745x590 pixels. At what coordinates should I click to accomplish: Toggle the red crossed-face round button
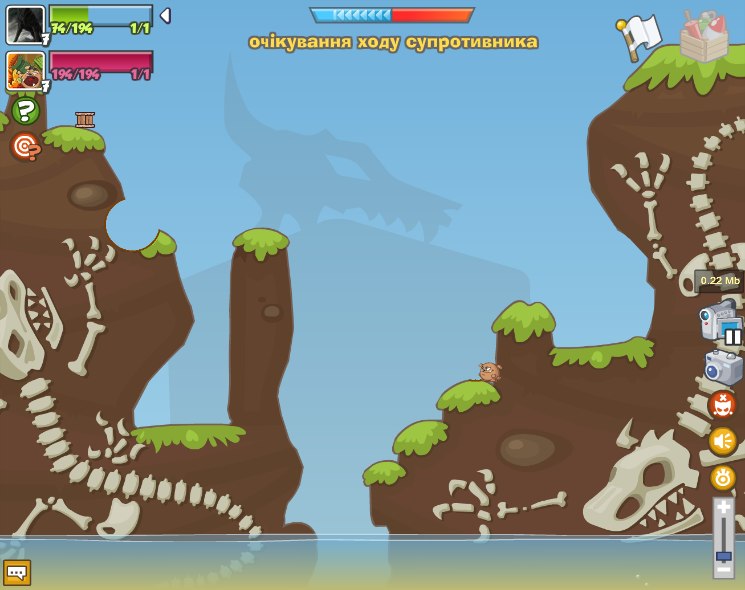(x=722, y=405)
